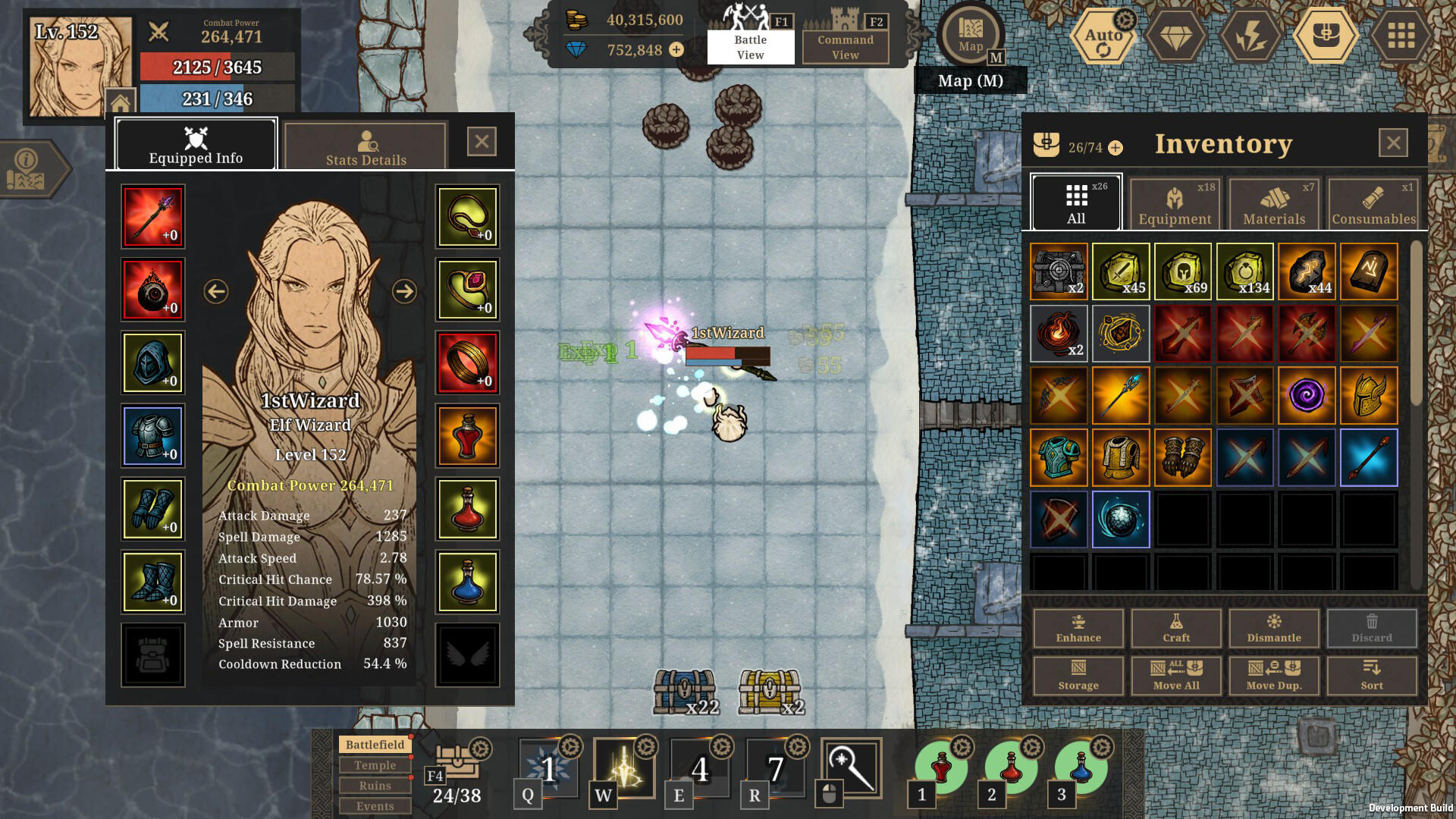Image resolution: width=1456 pixels, height=819 pixels.
Task: Select the lightning skills hexagon icon
Action: 1252,35
